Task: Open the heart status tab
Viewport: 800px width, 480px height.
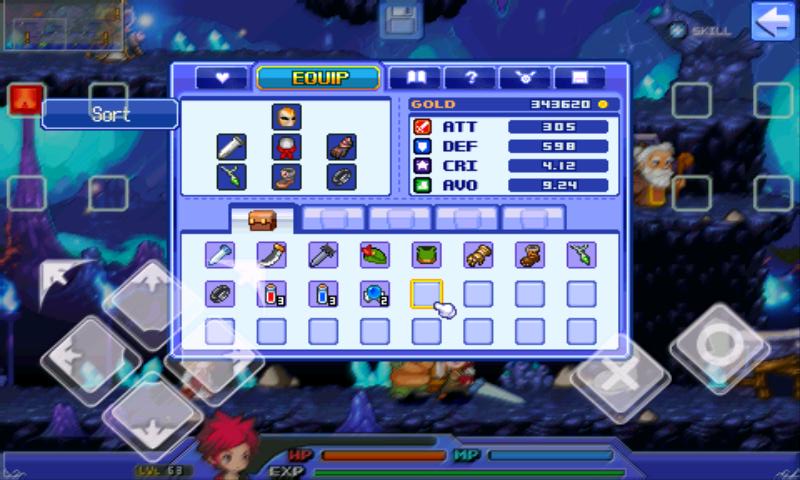Action: pos(222,78)
